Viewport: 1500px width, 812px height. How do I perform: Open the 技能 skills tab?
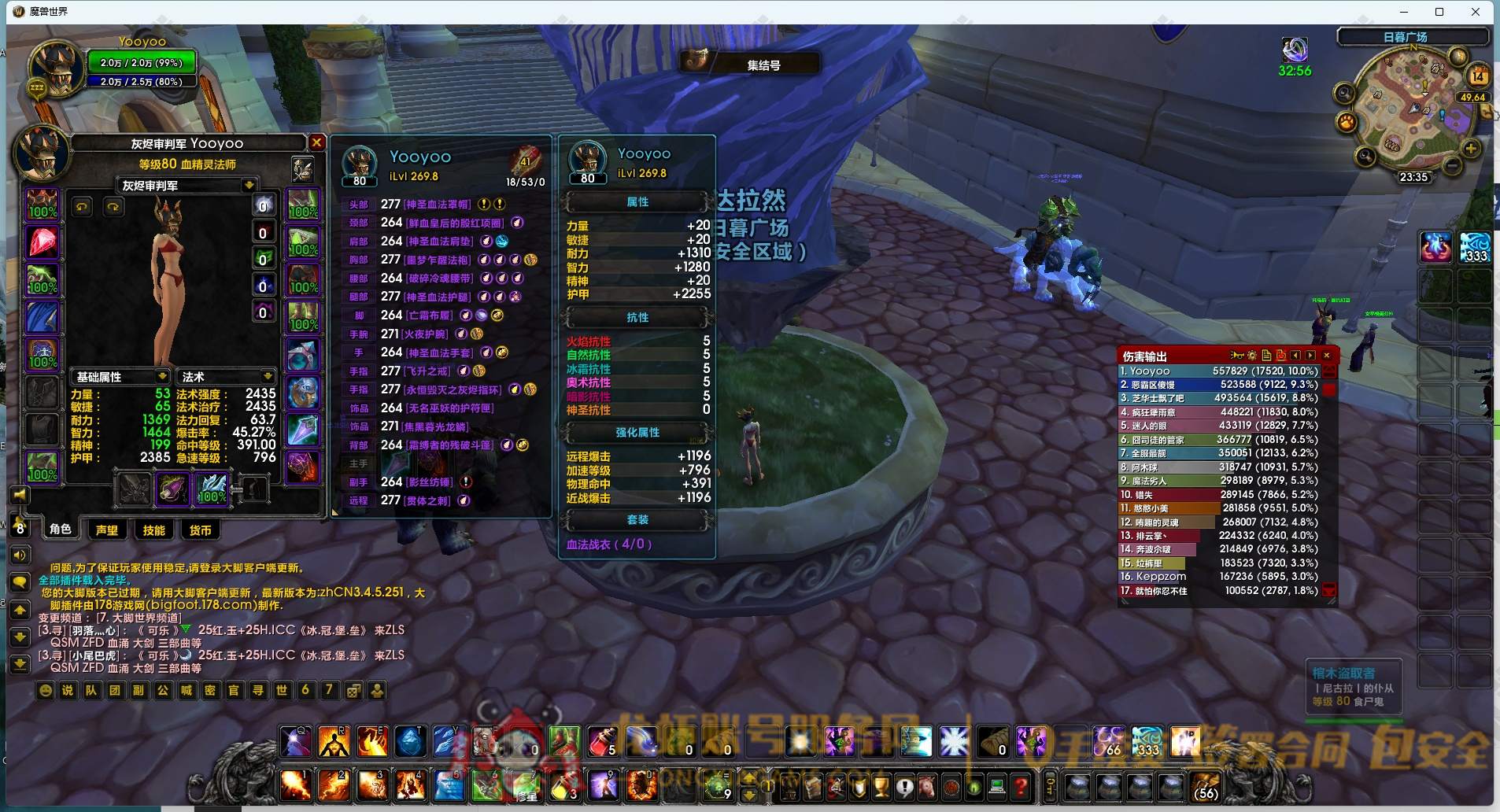[153, 530]
